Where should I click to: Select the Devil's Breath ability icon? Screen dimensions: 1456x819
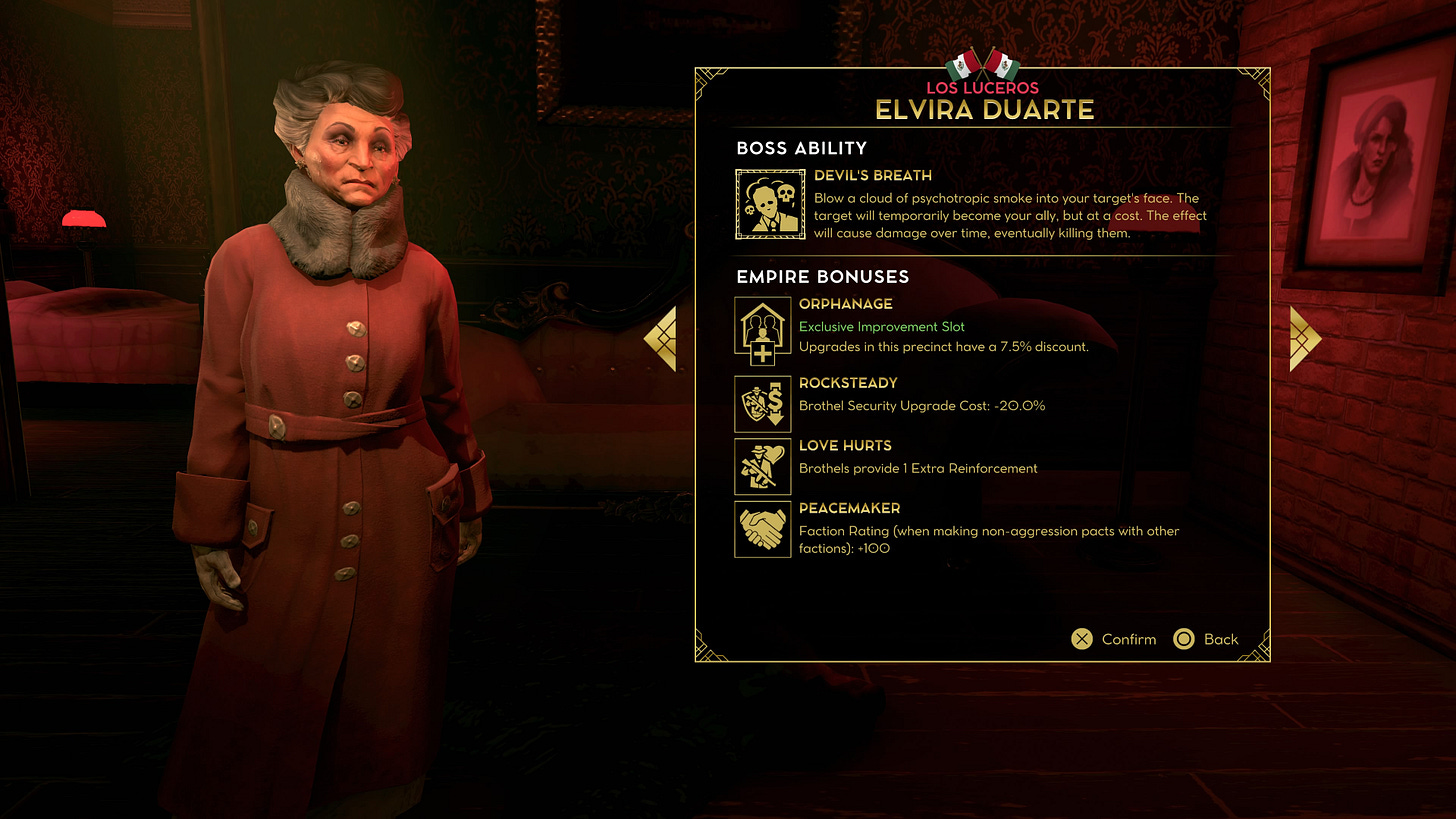pos(764,204)
